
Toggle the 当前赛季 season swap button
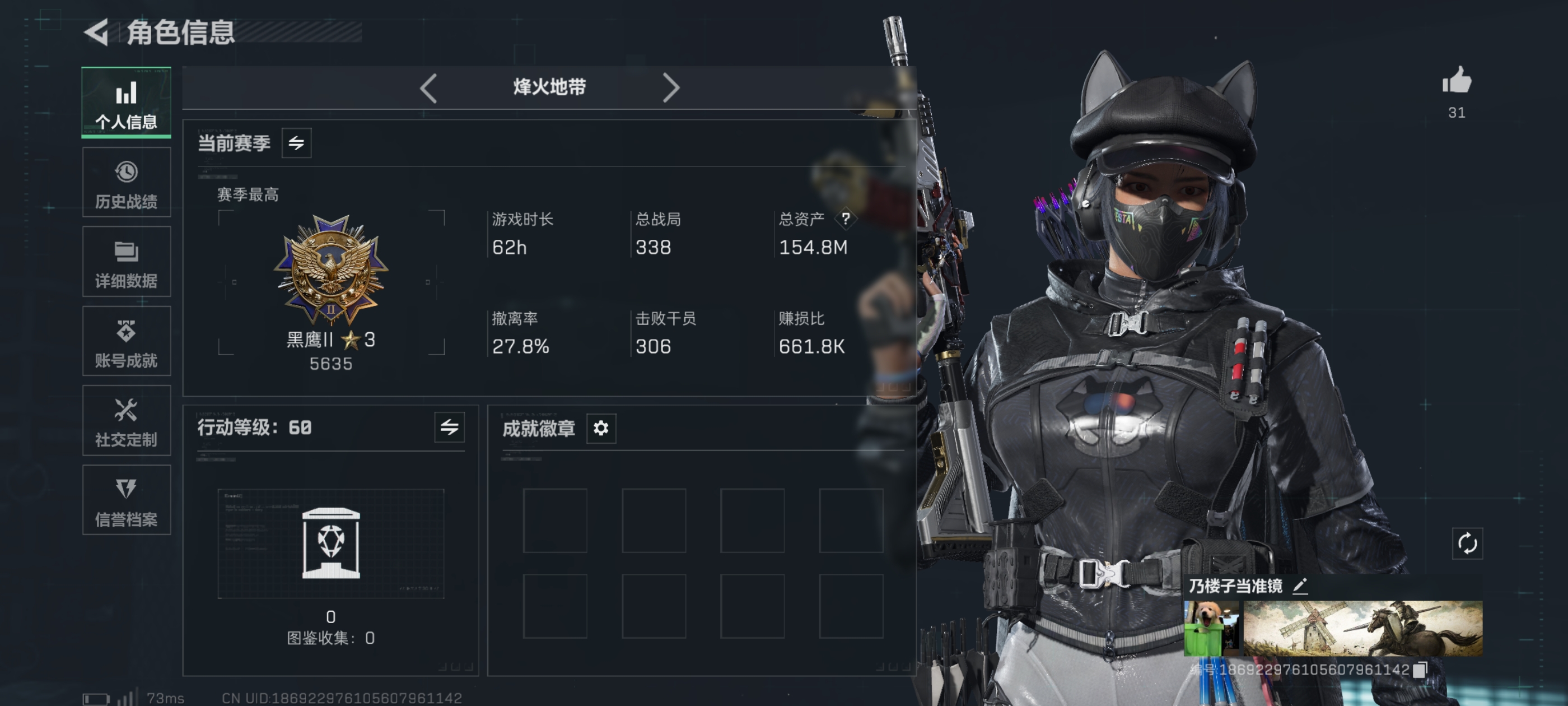coord(296,143)
